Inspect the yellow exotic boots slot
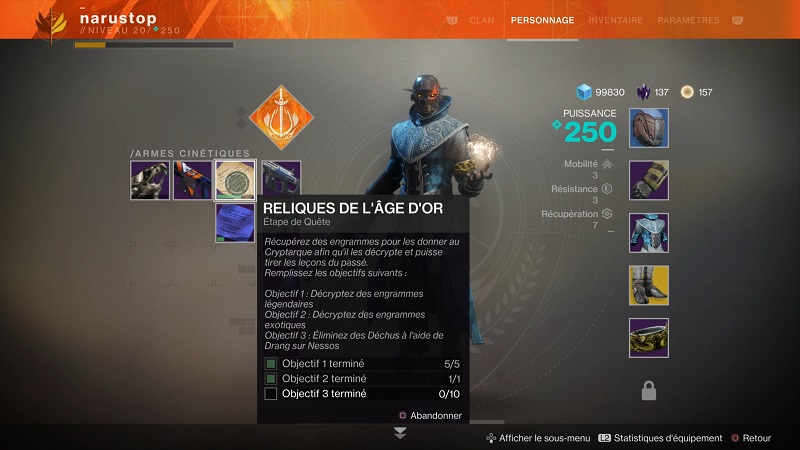 coord(648,285)
